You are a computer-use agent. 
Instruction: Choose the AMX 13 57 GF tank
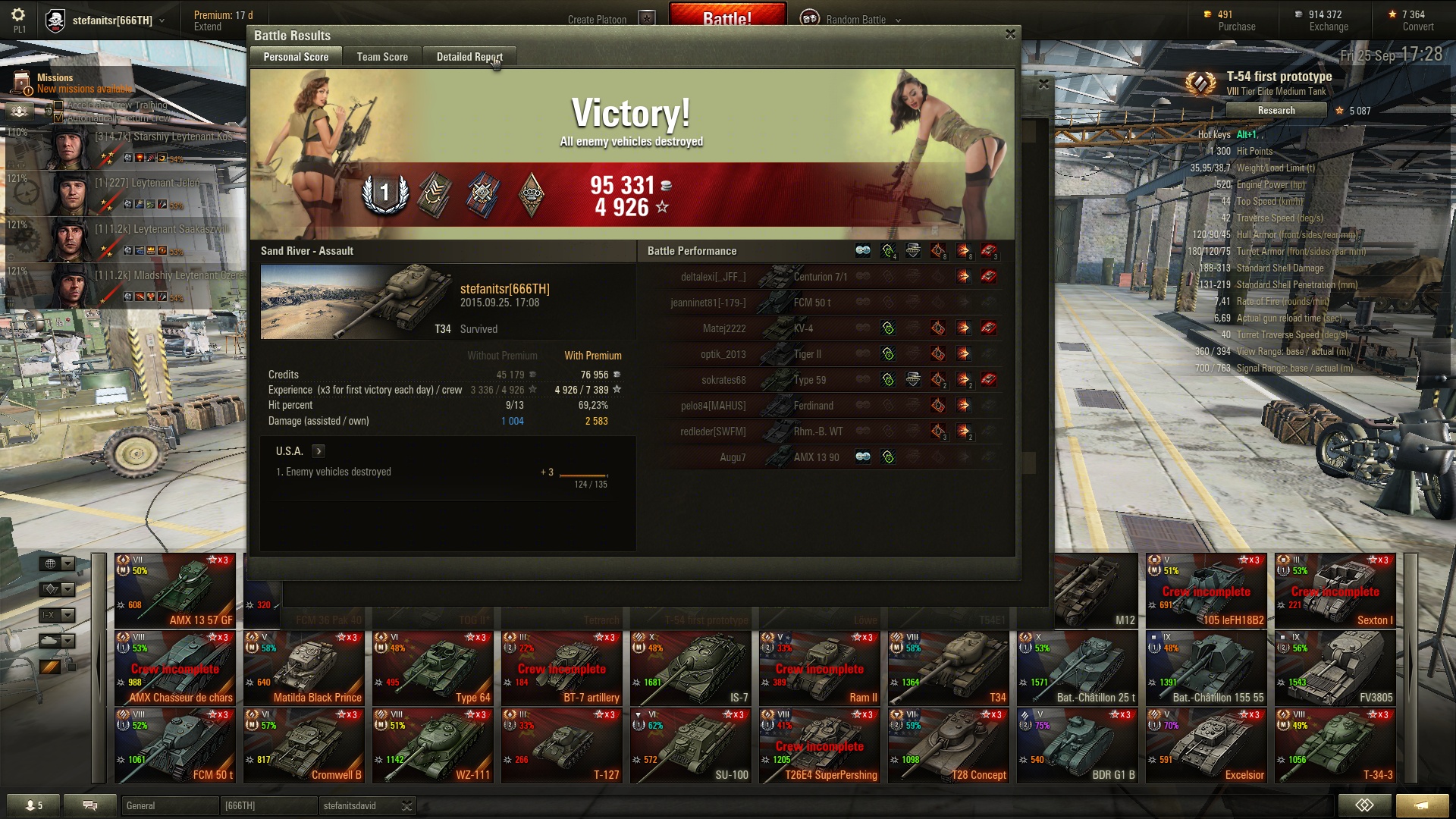coord(174,591)
